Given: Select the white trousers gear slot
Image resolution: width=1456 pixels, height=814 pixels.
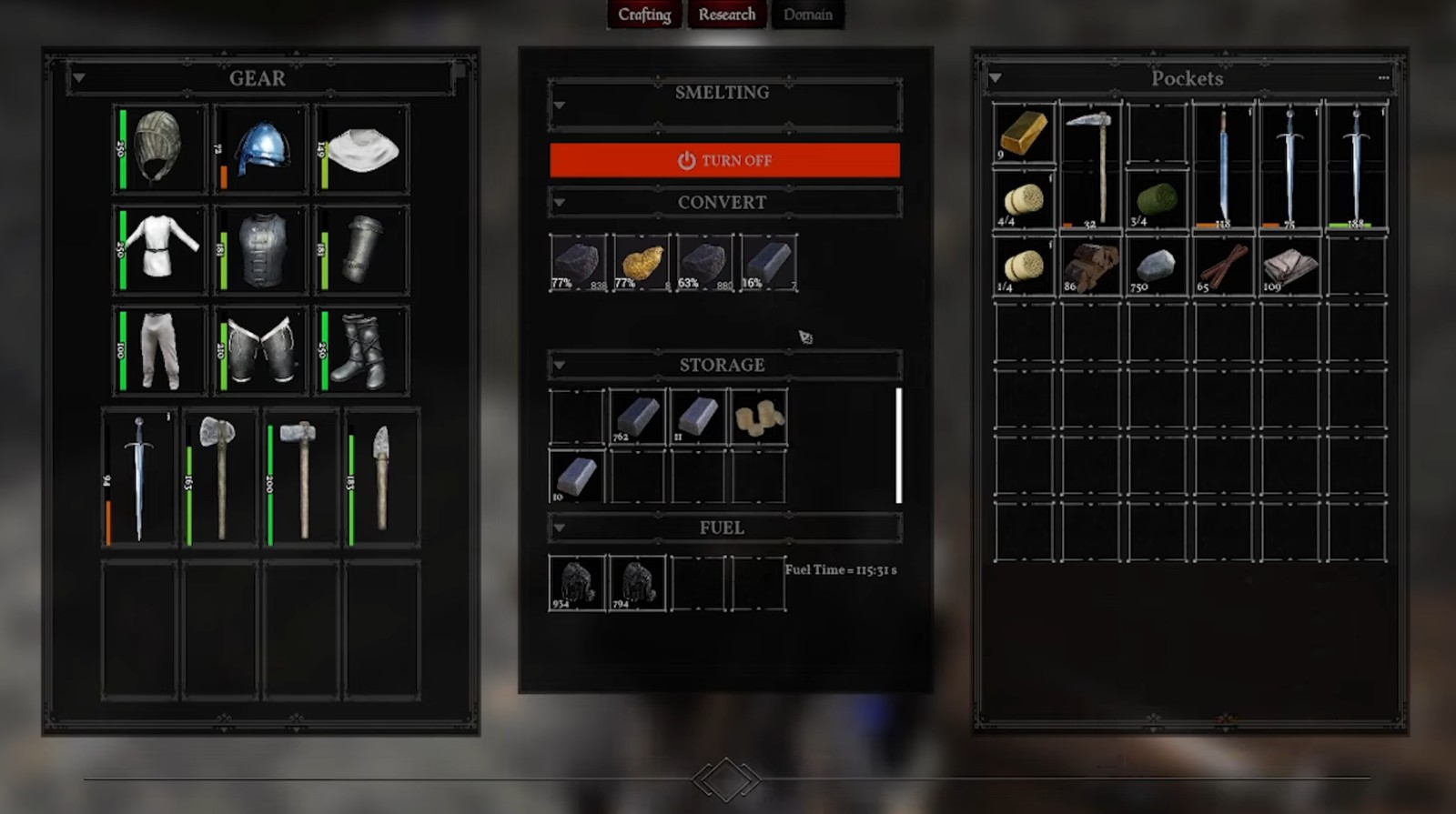Looking at the screenshot, I should point(161,350).
